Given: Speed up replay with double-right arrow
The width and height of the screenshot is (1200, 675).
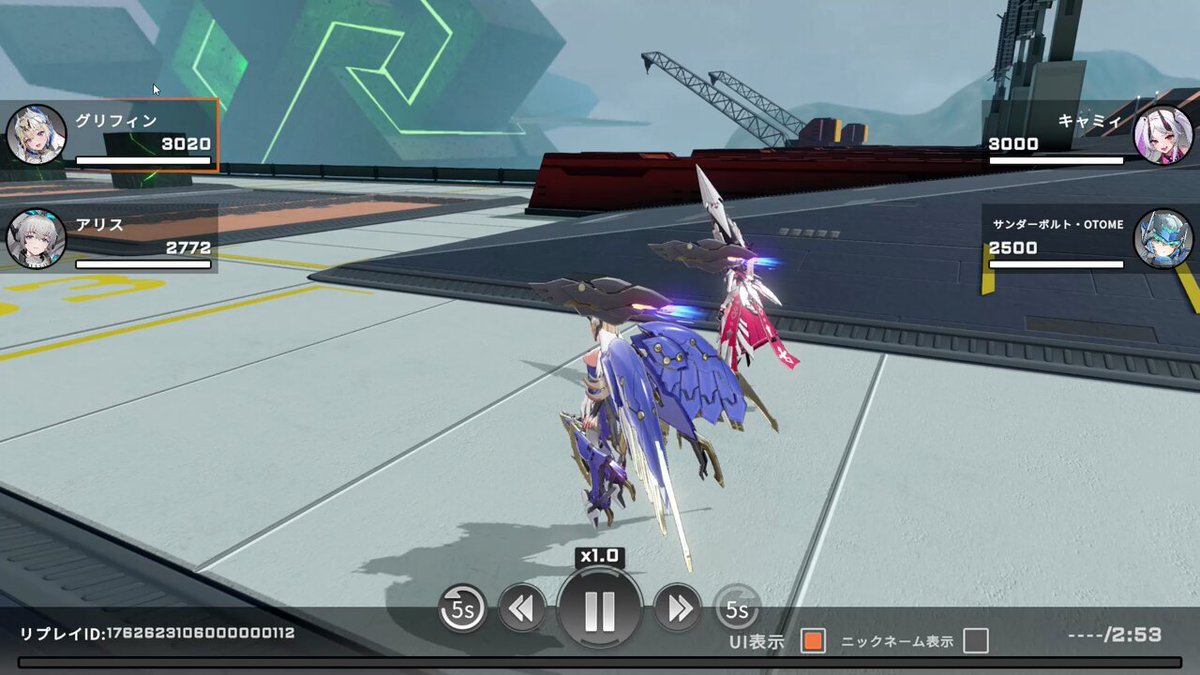Looking at the screenshot, I should point(678,607).
